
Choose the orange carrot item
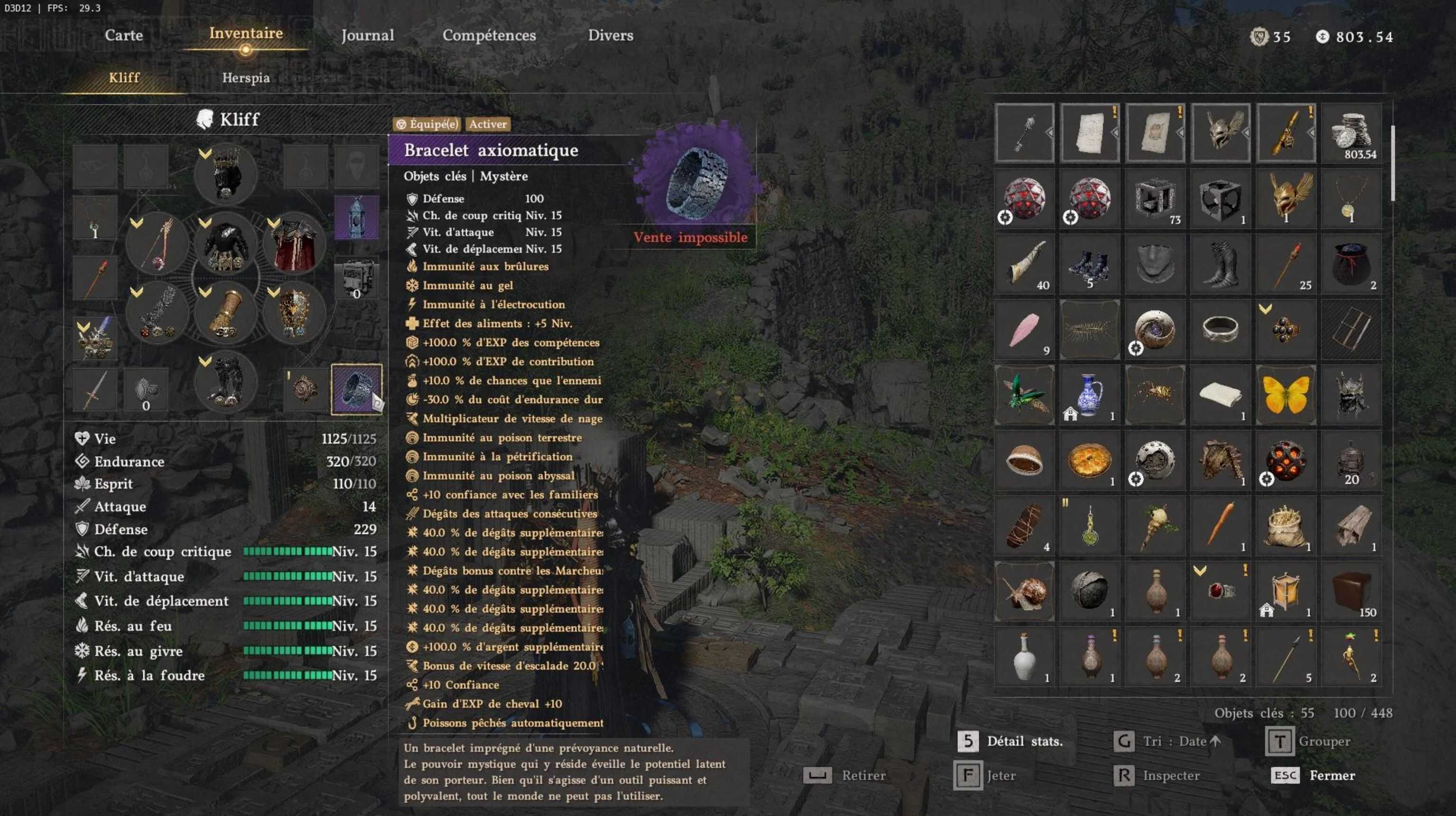pyautogui.click(x=1220, y=525)
